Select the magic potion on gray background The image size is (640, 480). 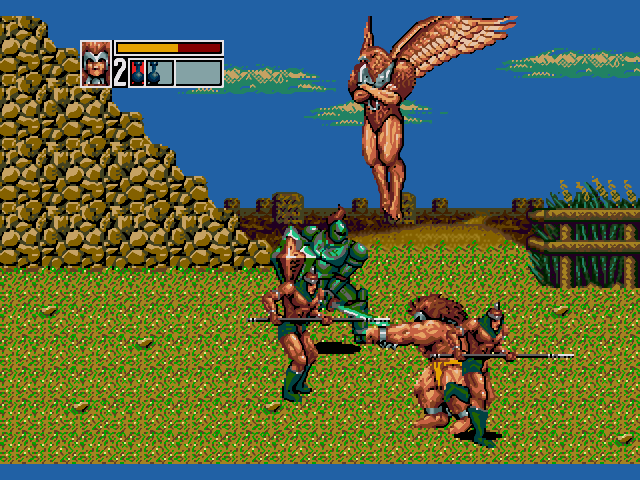pos(154,73)
